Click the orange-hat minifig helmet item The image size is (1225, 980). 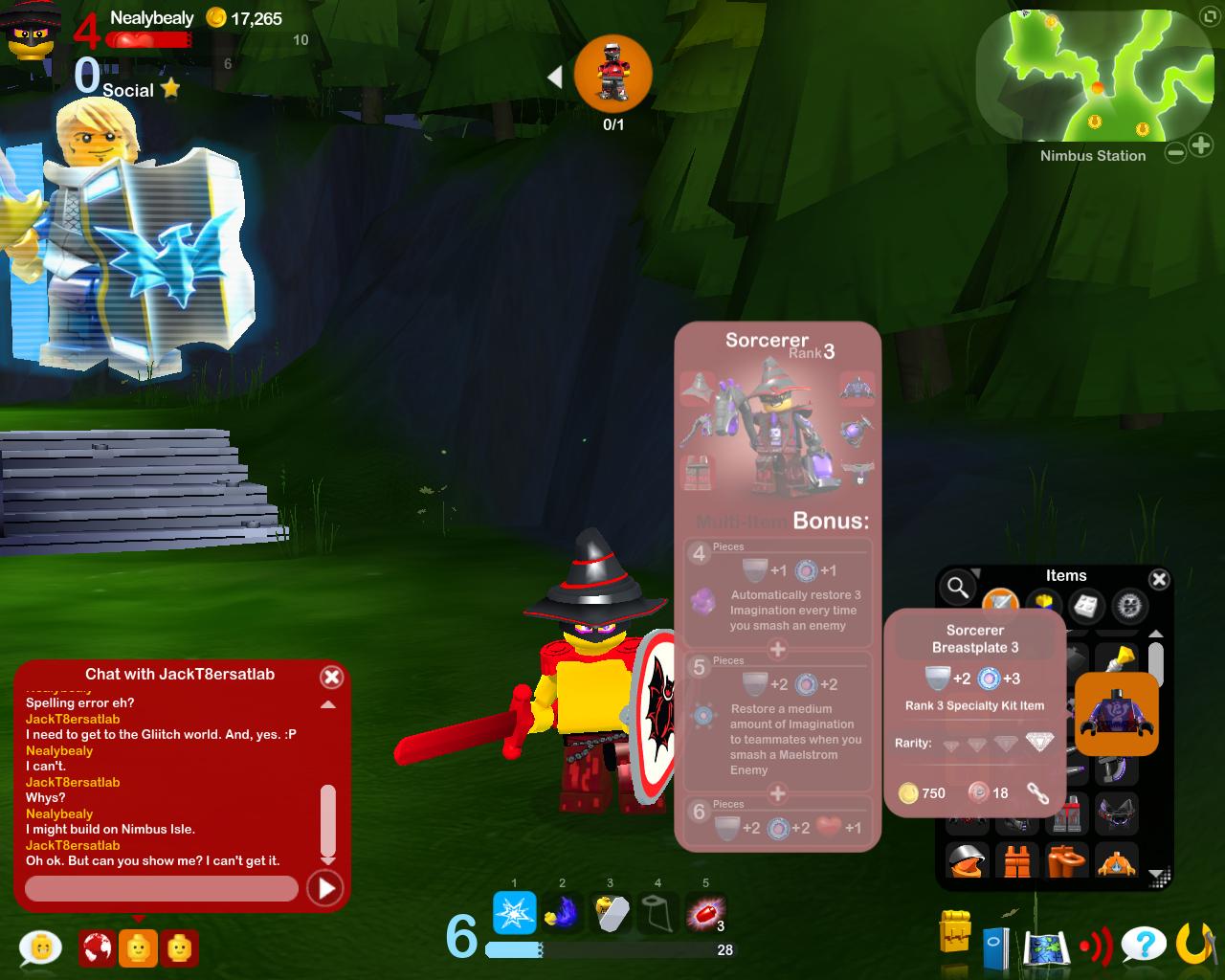(969, 859)
